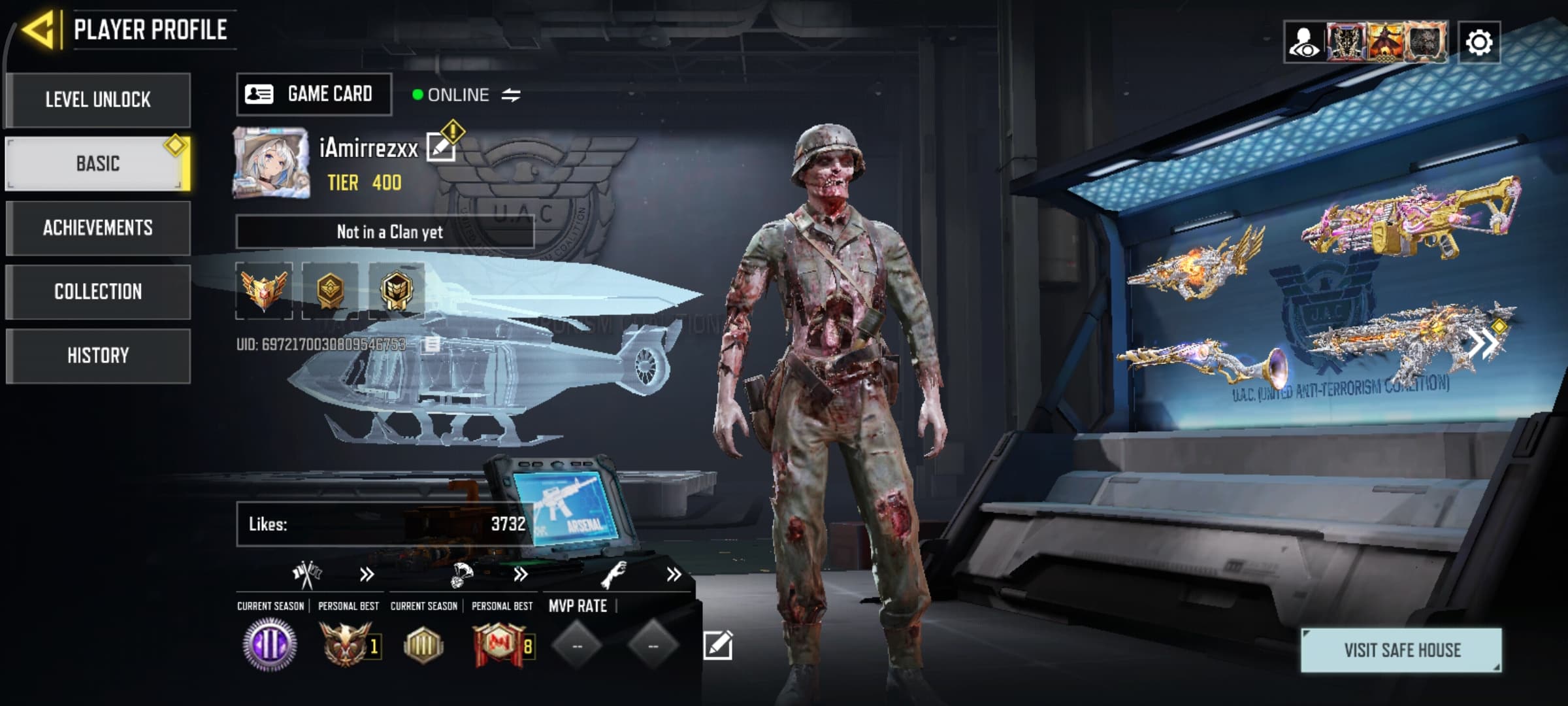Select the Basic profile tab
Screen dimensions: 1568x706
(98, 163)
